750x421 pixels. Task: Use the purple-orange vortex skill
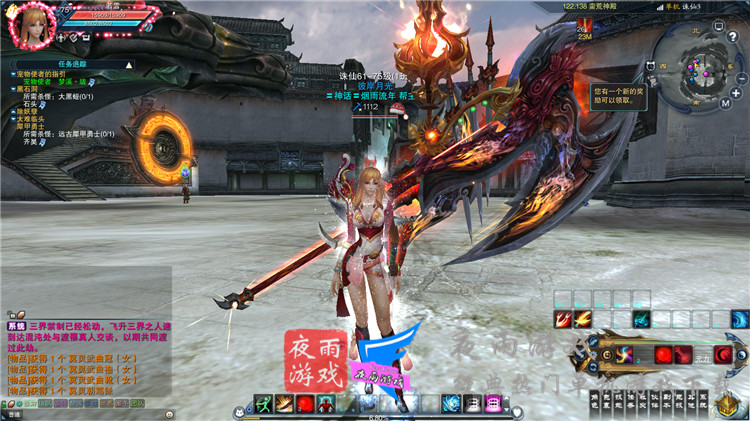[x=625, y=354]
